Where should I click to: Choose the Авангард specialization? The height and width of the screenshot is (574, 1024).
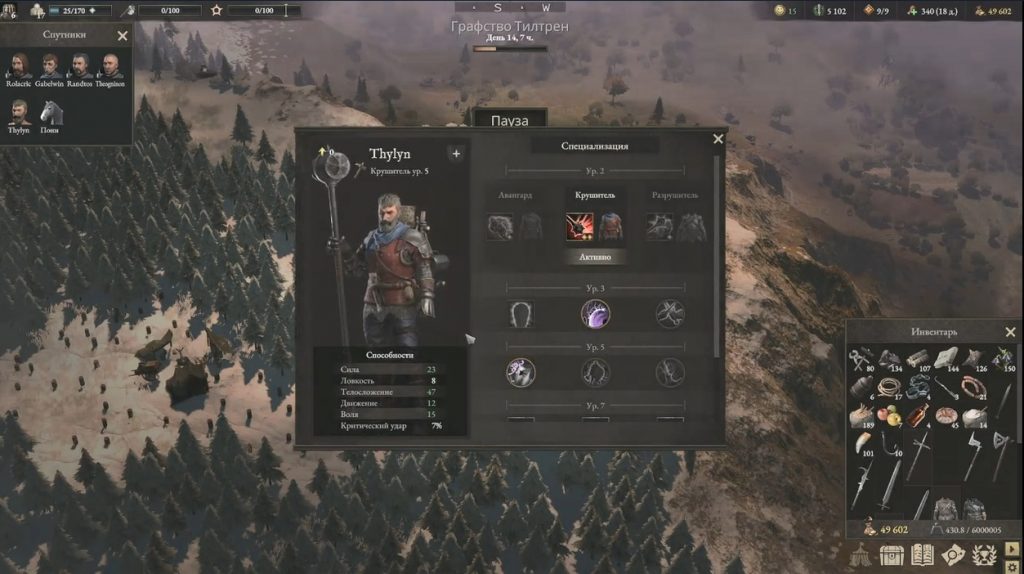pos(515,227)
